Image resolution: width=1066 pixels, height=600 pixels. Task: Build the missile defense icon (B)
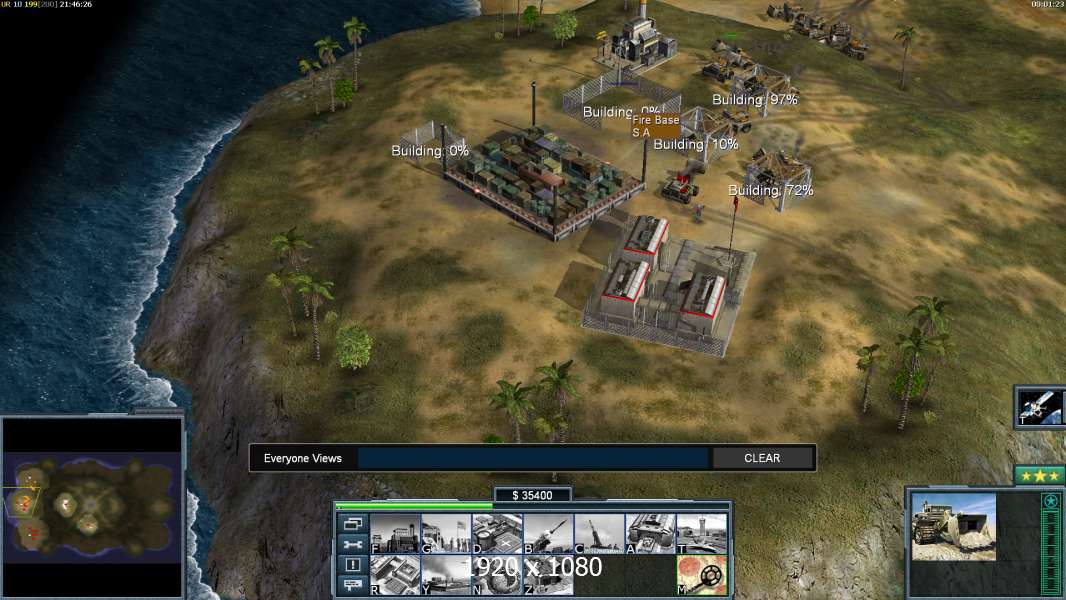click(548, 533)
